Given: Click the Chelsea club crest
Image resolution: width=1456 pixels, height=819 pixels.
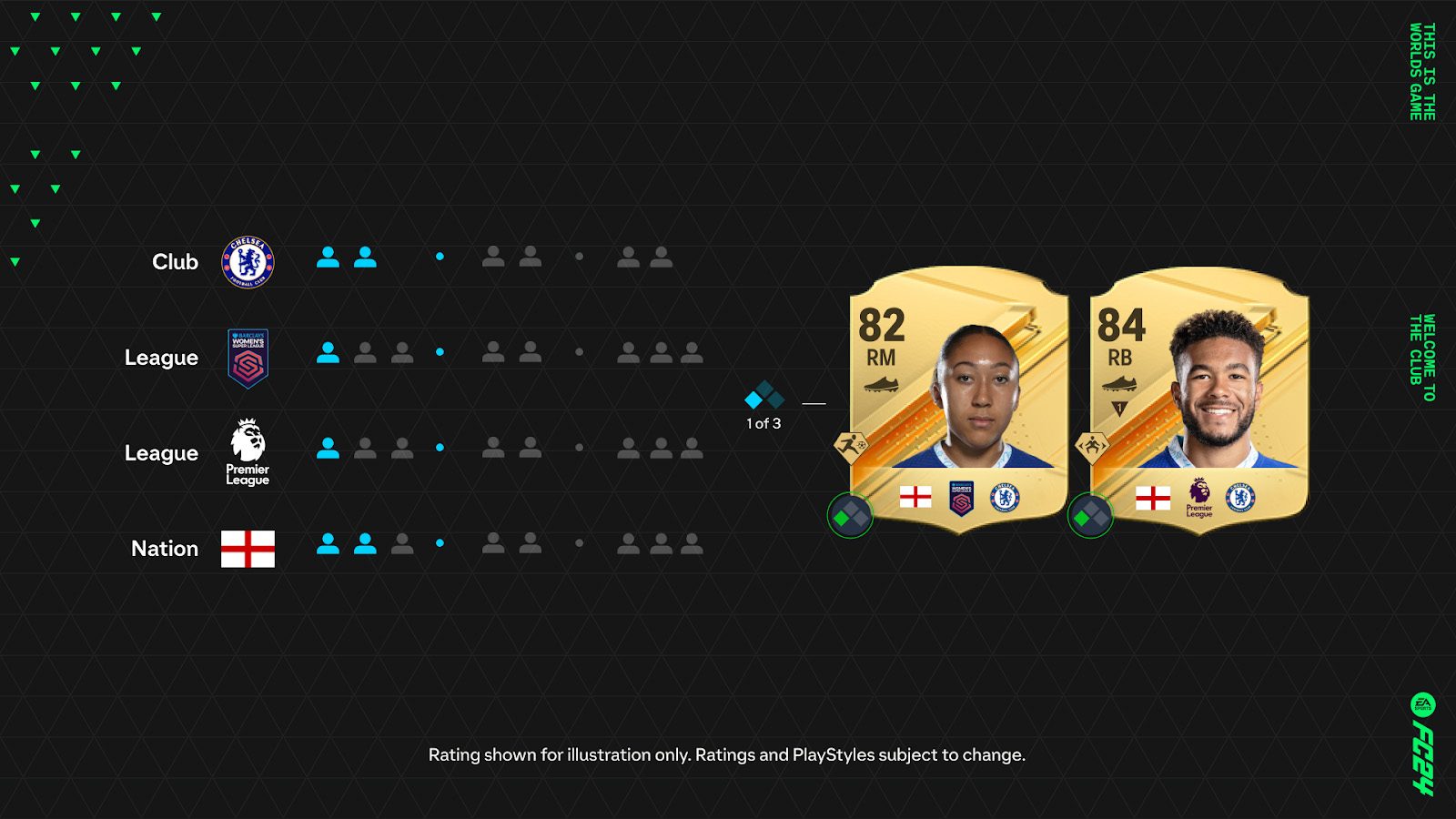Looking at the screenshot, I should click(x=247, y=261).
